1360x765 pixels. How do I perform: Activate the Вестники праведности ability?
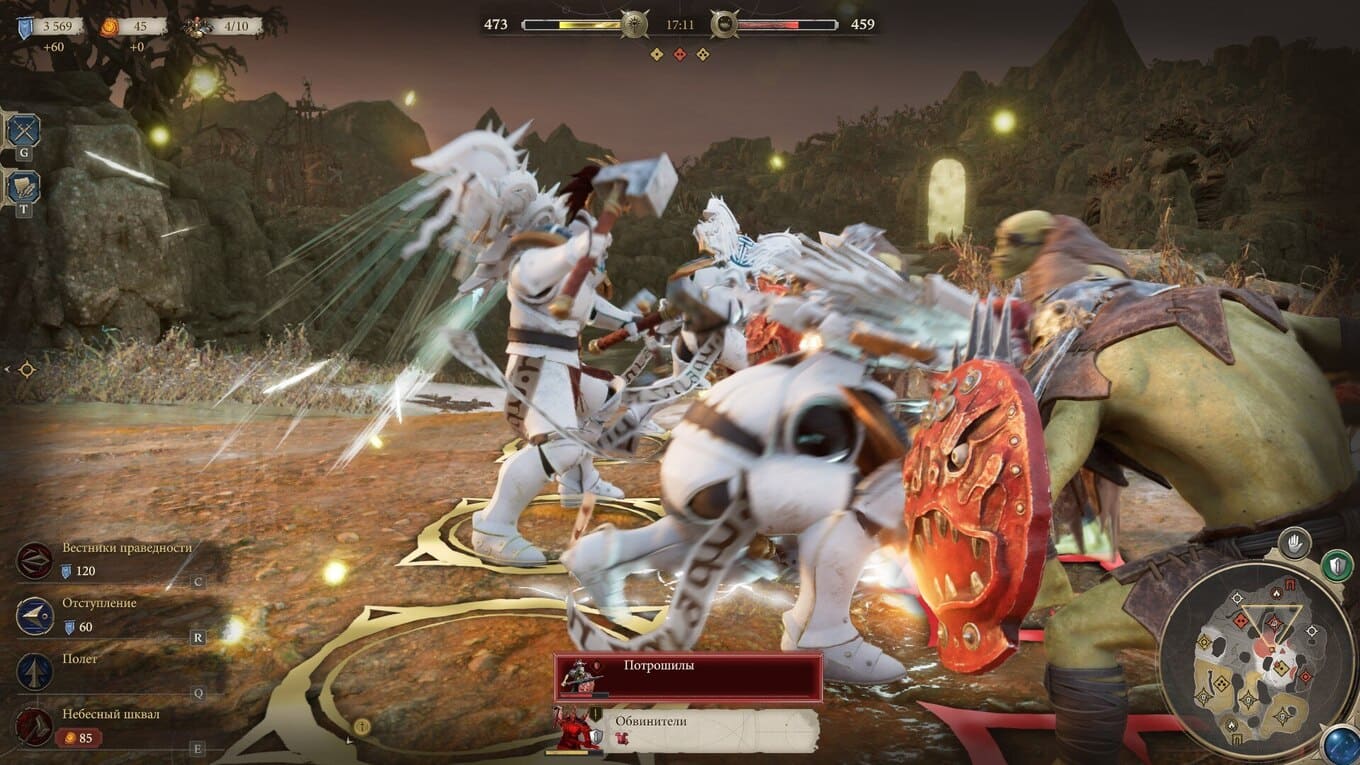(x=36, y=560)
